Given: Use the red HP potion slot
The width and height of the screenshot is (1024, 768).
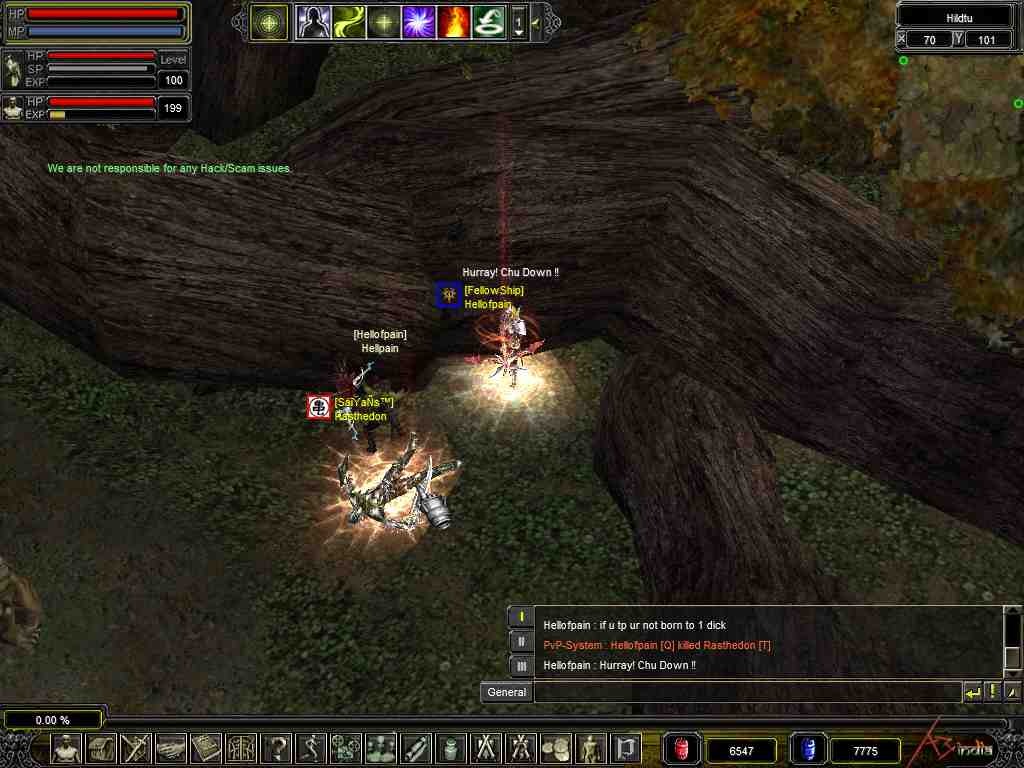Looking at the screenshot, I should coord(681,749).
